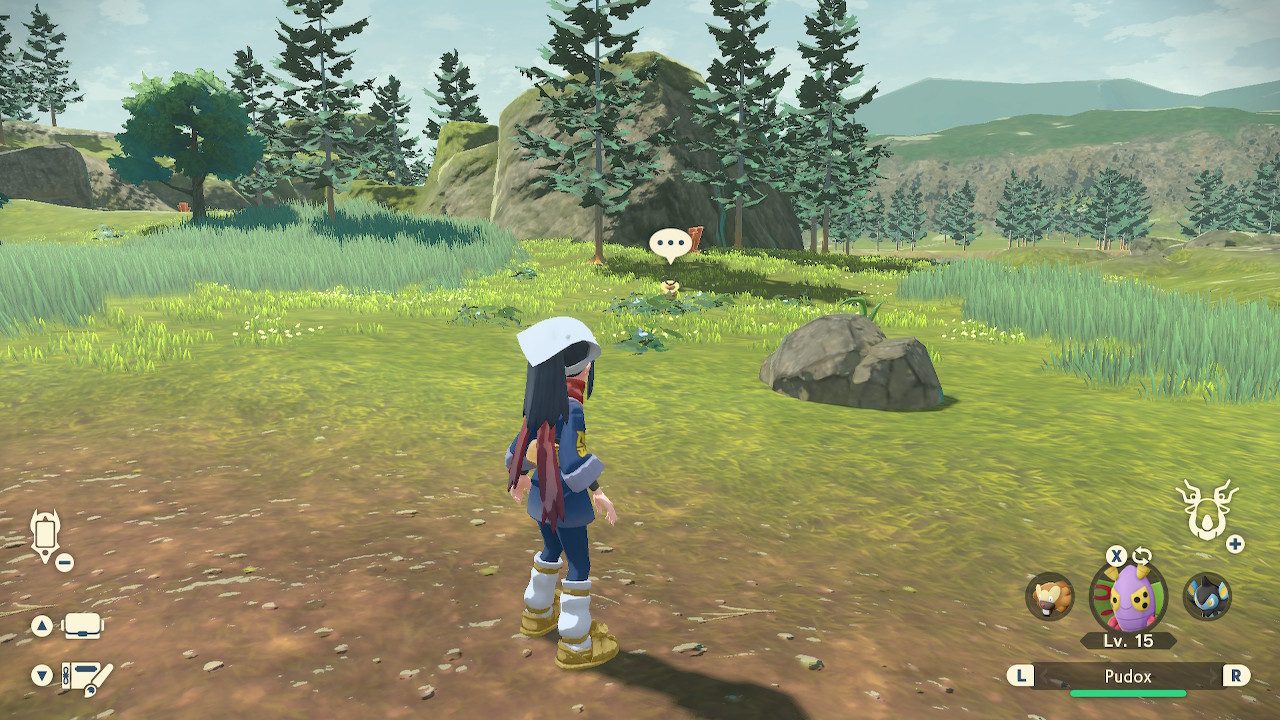Open the Arc Phone map icon
This screenshot has height=720, width=1280.
pos(46,535)
